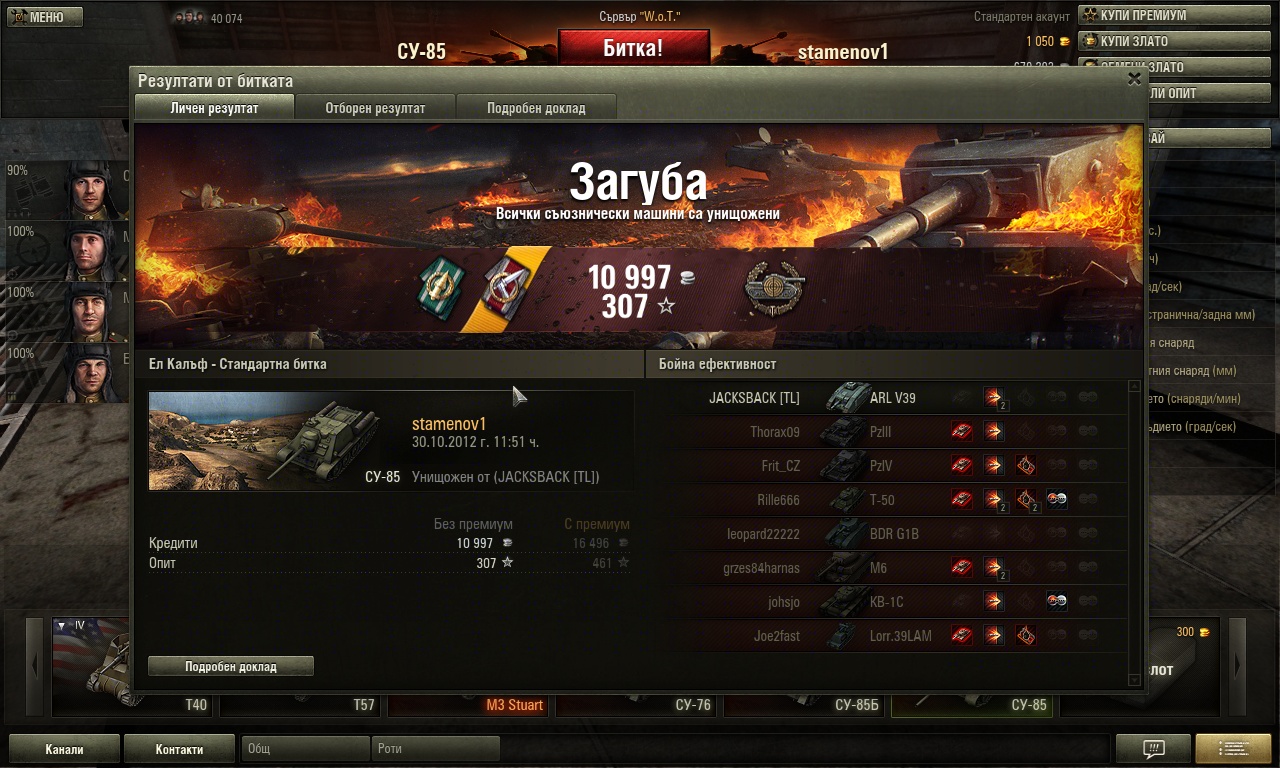Open the Канали chat channels
1280x768 pixels.
click(x=64, y=749)
